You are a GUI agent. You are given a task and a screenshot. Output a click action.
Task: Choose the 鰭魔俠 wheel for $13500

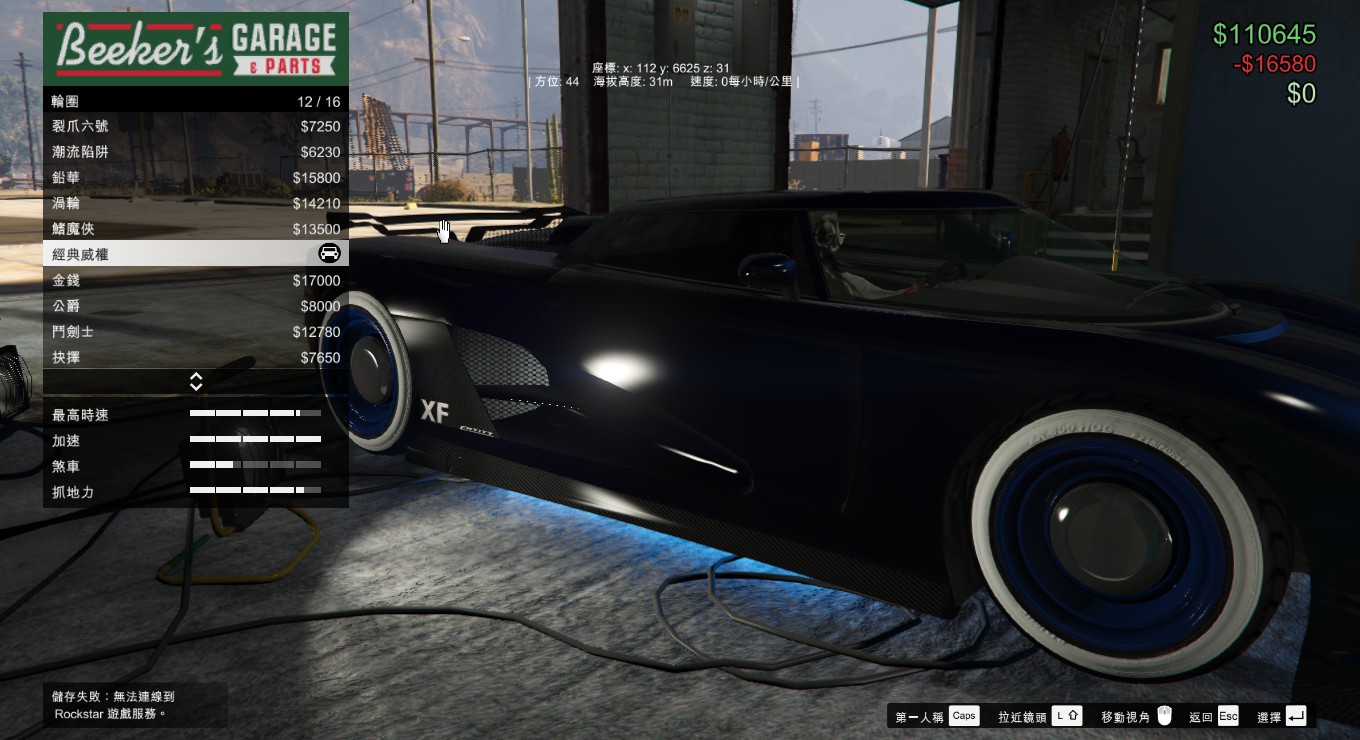click(195, 229)
